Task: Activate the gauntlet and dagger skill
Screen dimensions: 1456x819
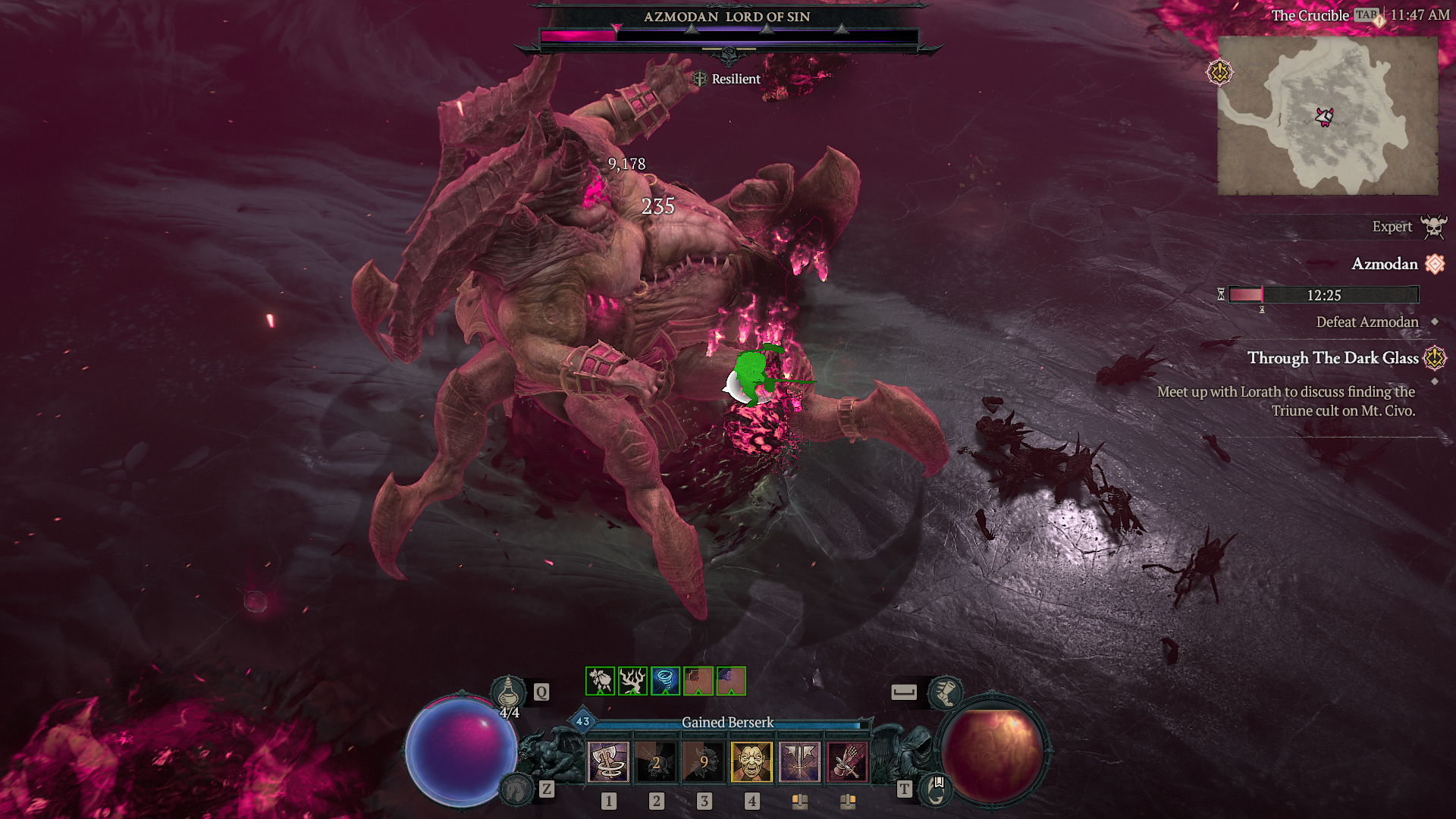Action: pos(847,761)
